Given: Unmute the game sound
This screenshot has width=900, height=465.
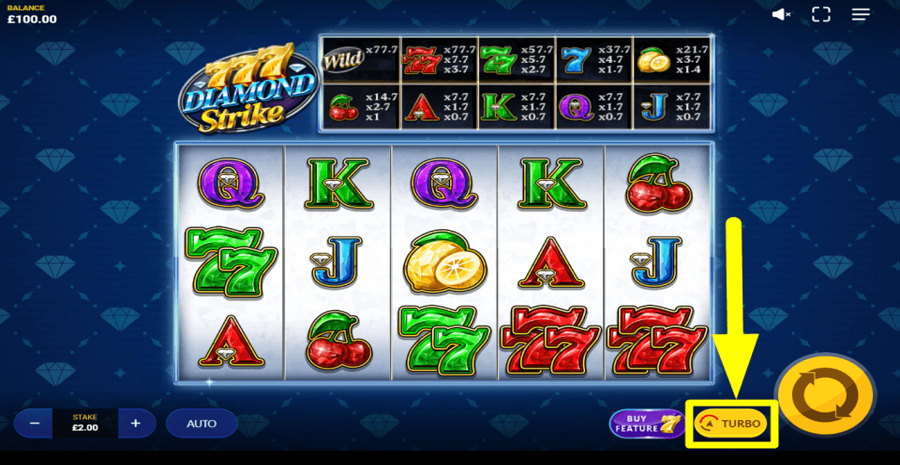Looking at the screenshot, I should tap(782, 14).
